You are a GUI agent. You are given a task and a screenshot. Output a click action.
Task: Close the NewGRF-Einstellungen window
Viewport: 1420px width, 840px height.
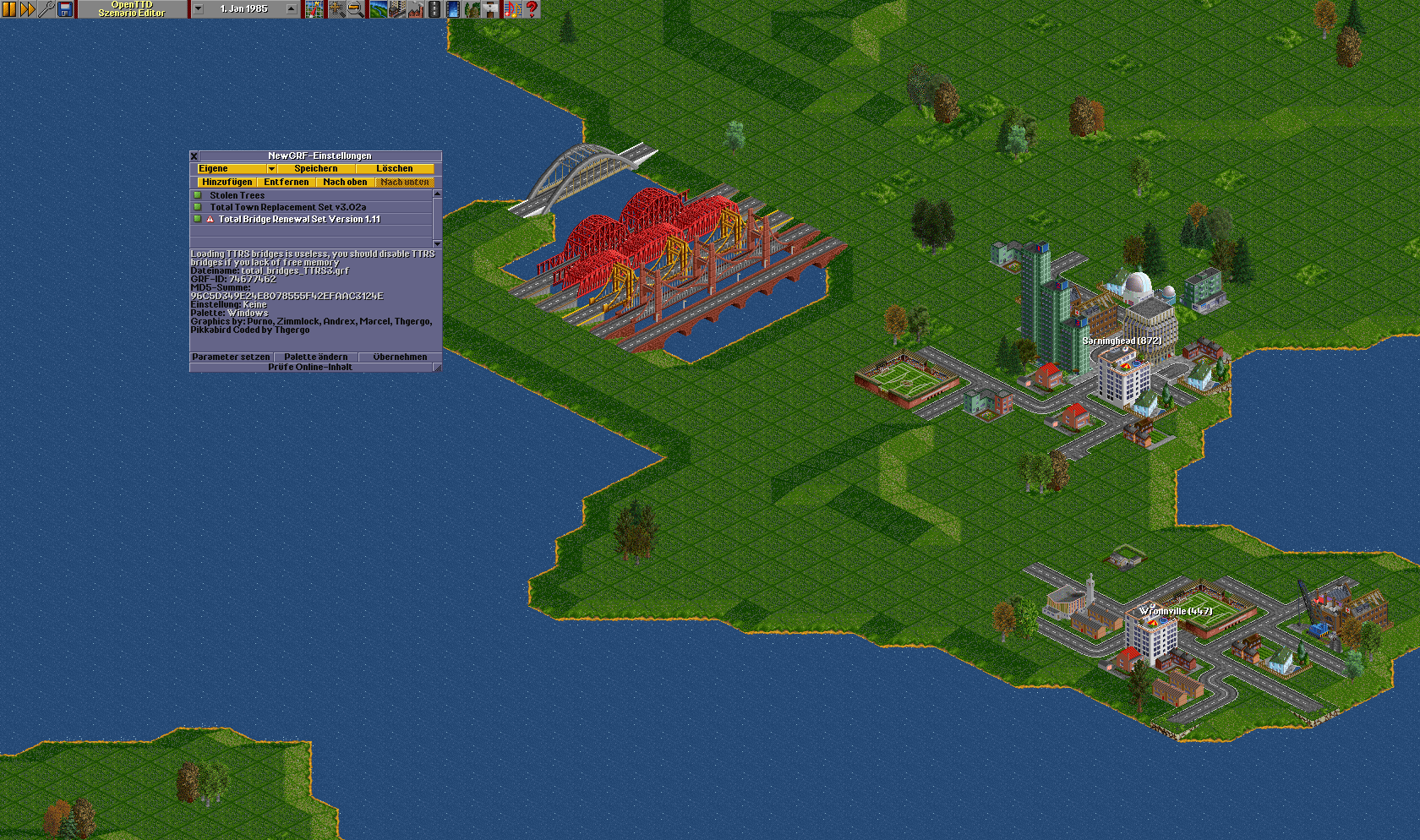tap(194, 156)
